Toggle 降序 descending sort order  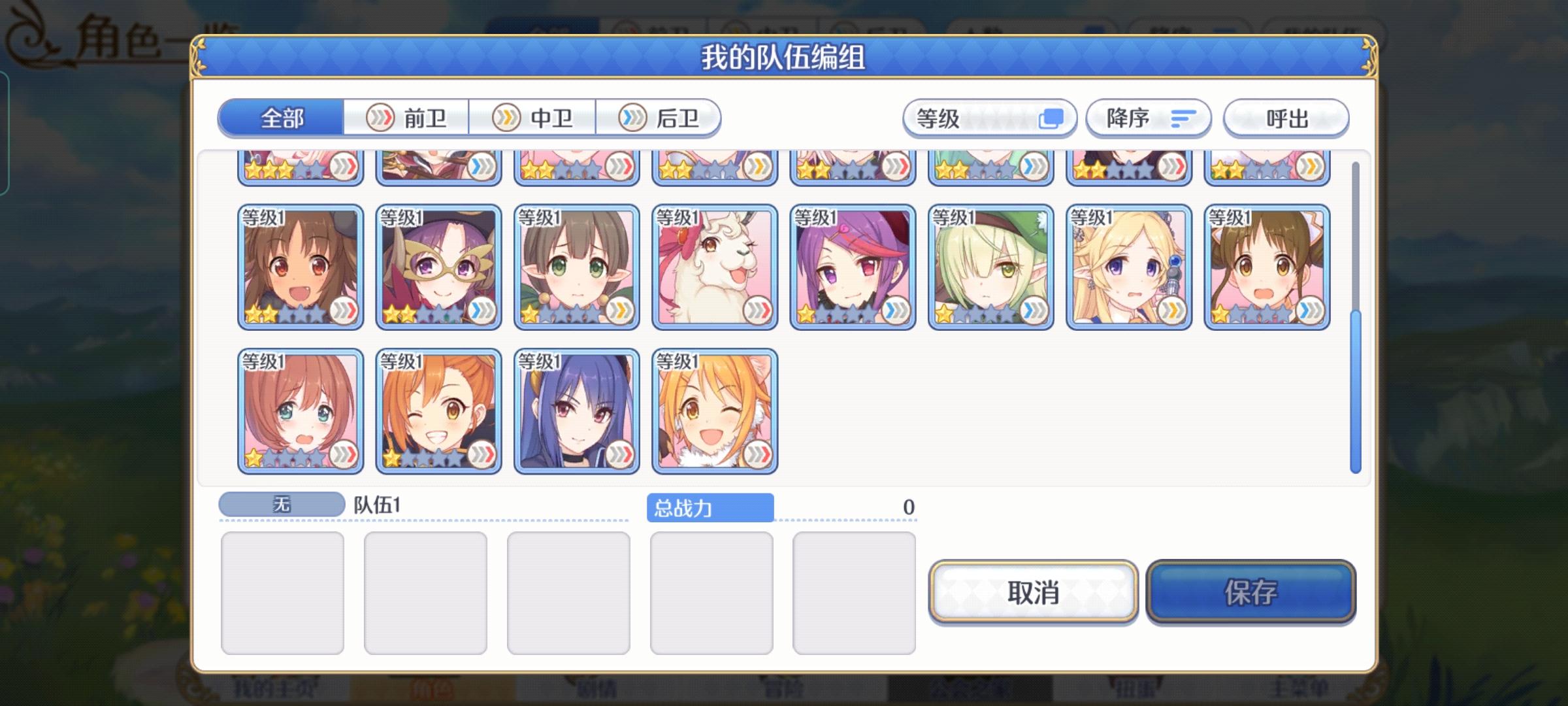pyautogui.click(x=1147, y=118)
